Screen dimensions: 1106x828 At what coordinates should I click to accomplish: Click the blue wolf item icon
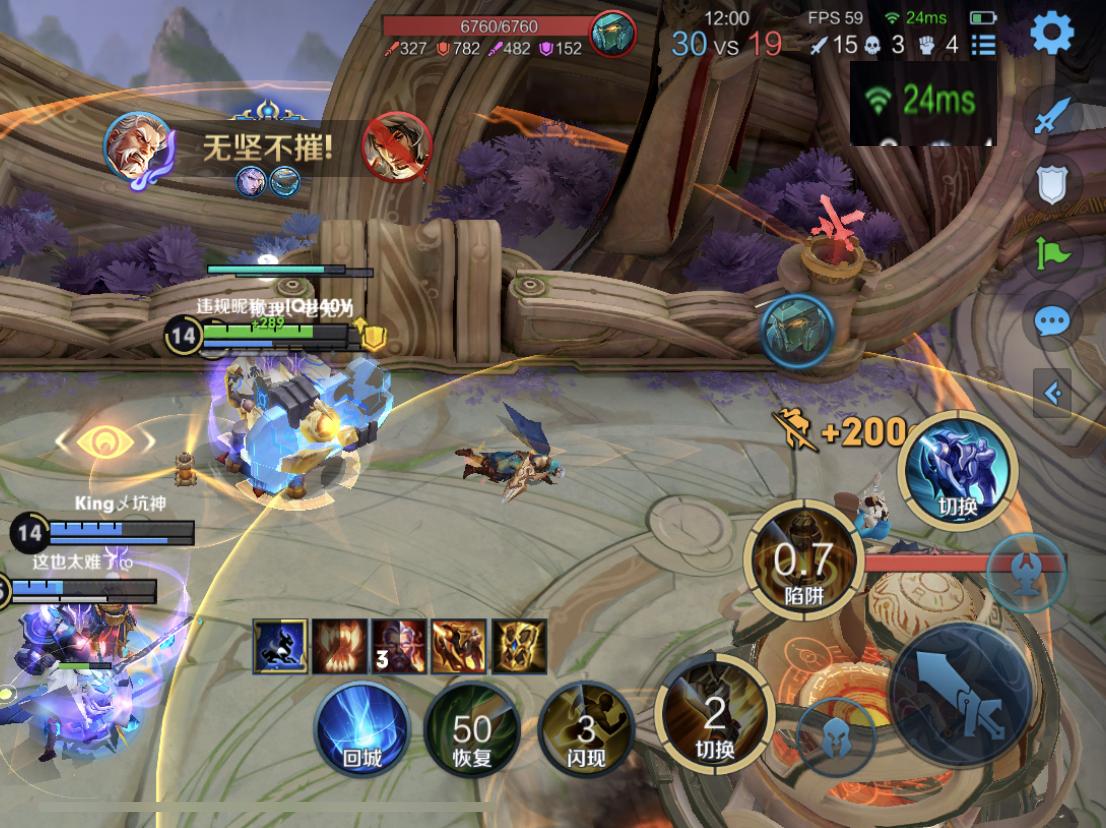(280, 646)
